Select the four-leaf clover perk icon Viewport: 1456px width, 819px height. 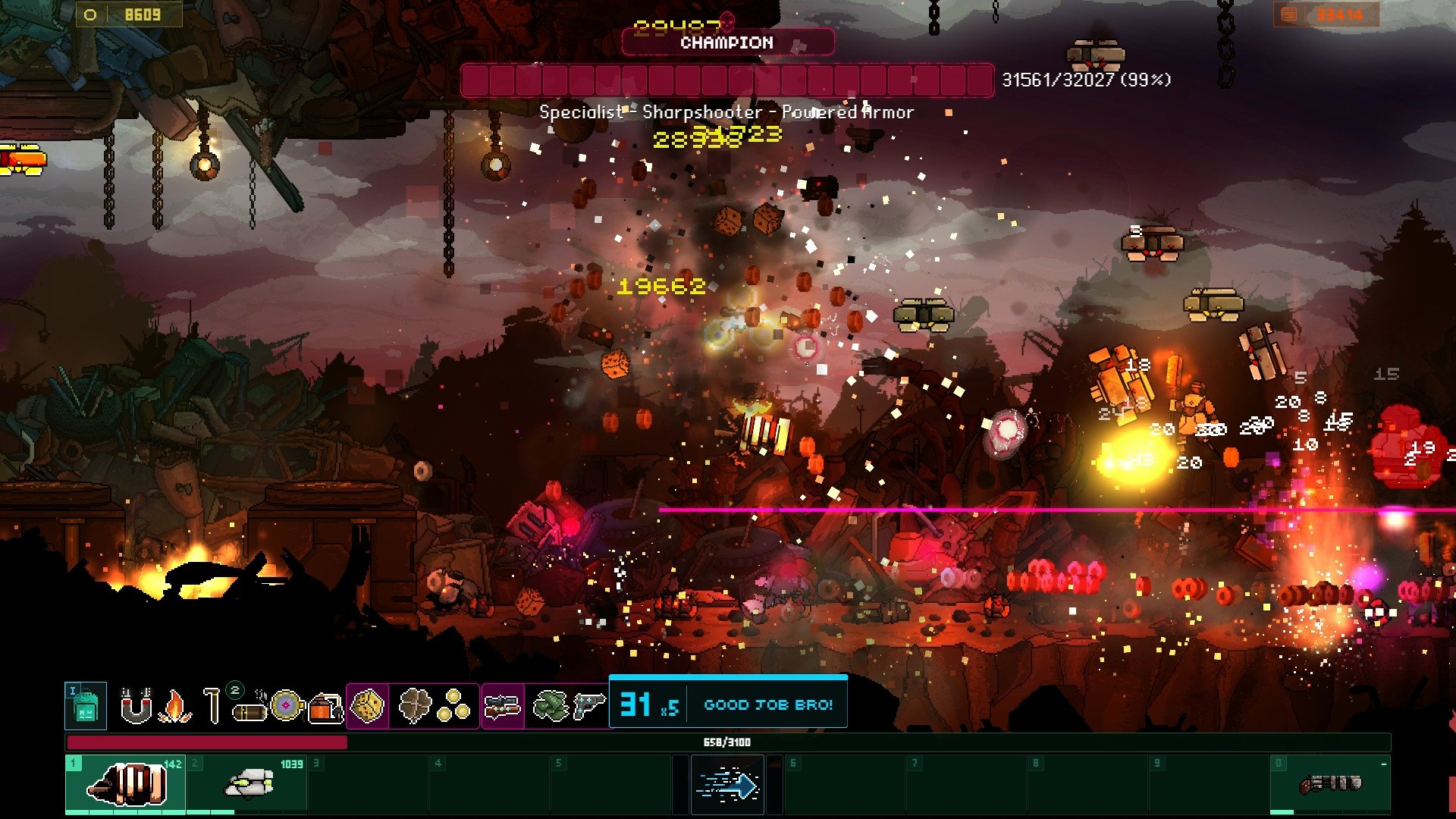coord(414,706)
